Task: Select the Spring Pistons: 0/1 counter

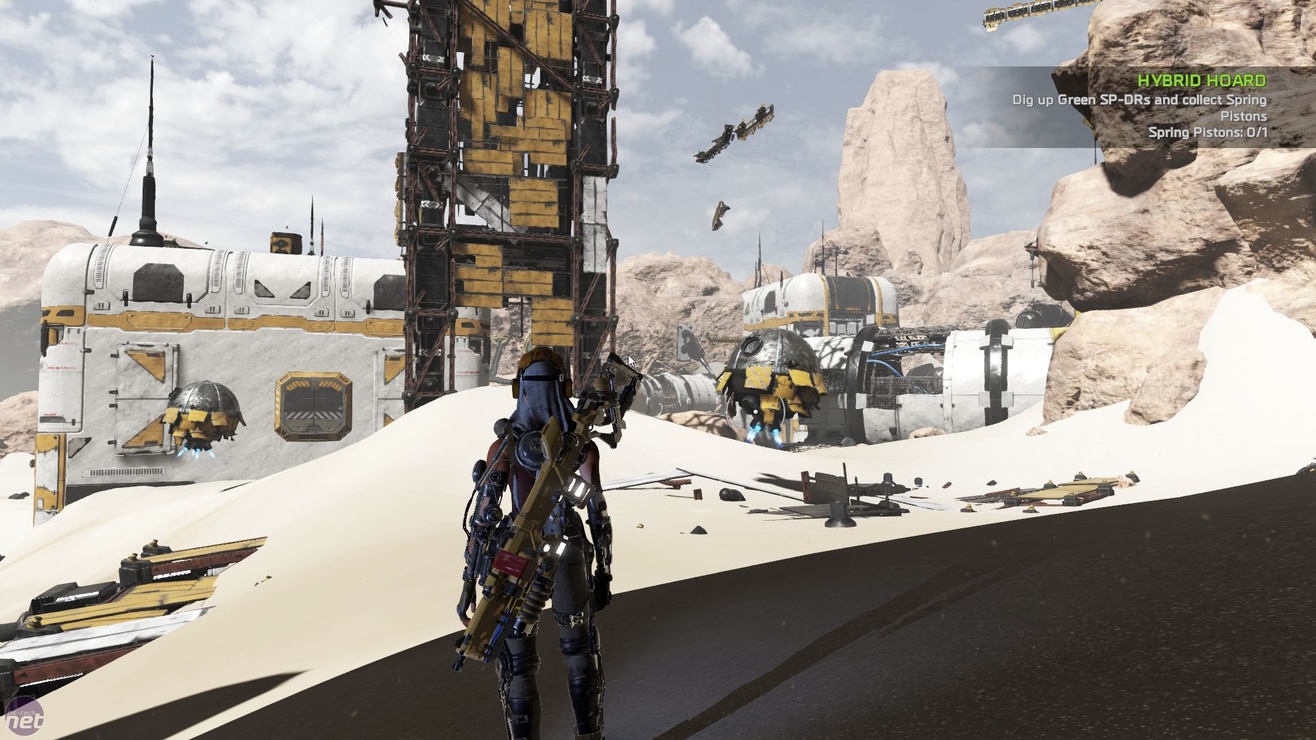Action: [x=1206, y=131]
